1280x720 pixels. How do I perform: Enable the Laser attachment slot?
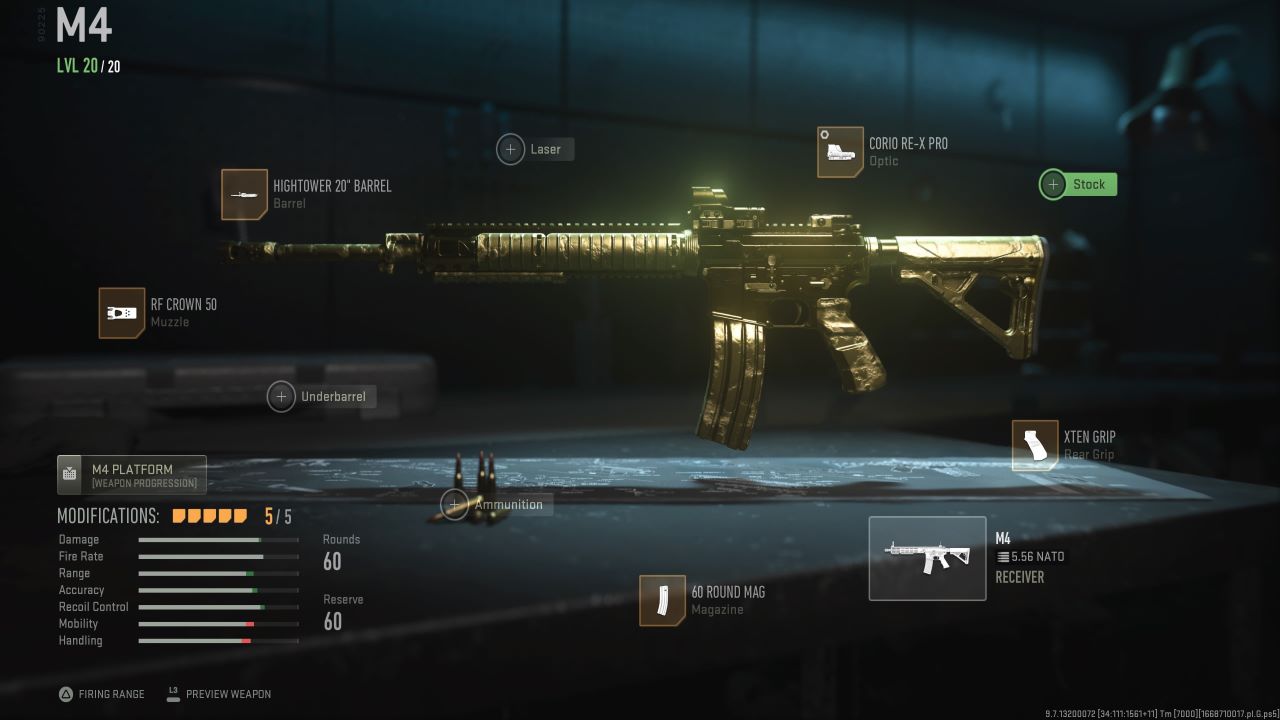point(511,148)
